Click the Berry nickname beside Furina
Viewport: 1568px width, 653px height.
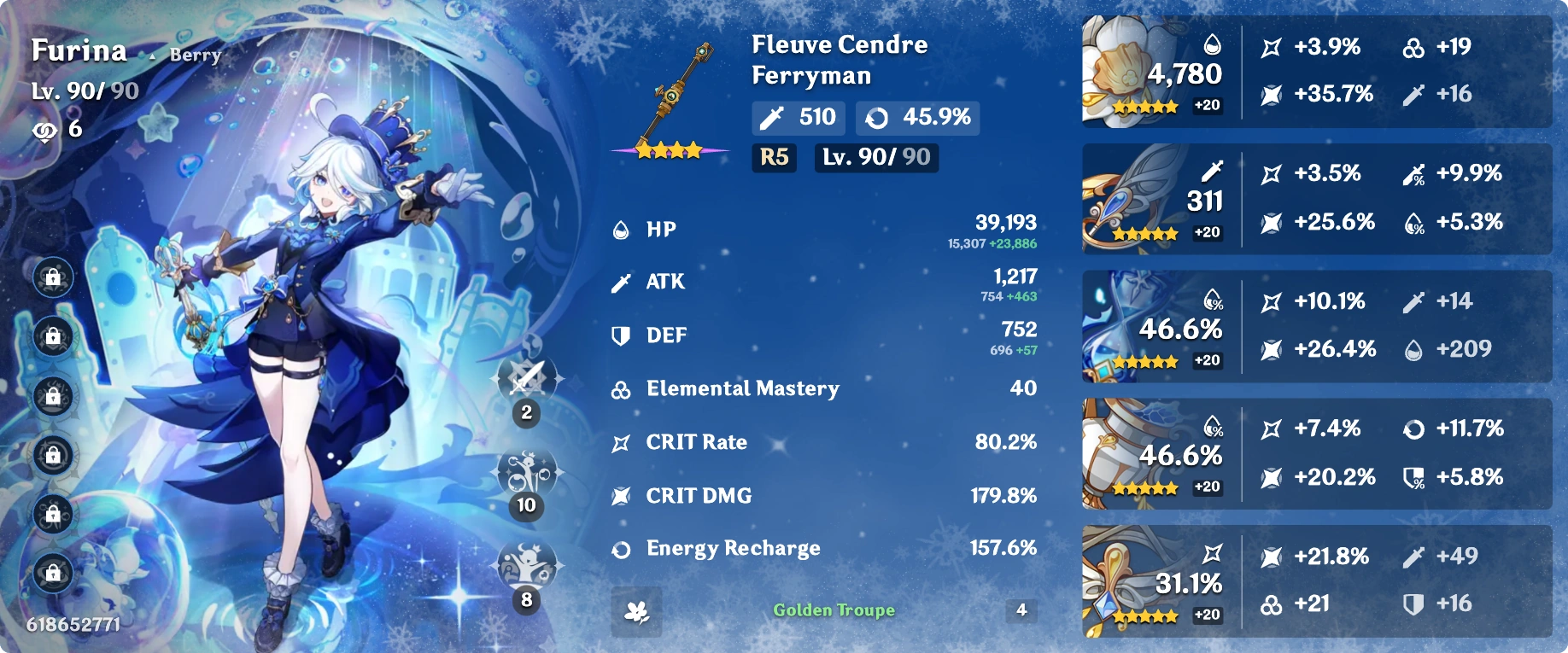(x=196, y=55)
